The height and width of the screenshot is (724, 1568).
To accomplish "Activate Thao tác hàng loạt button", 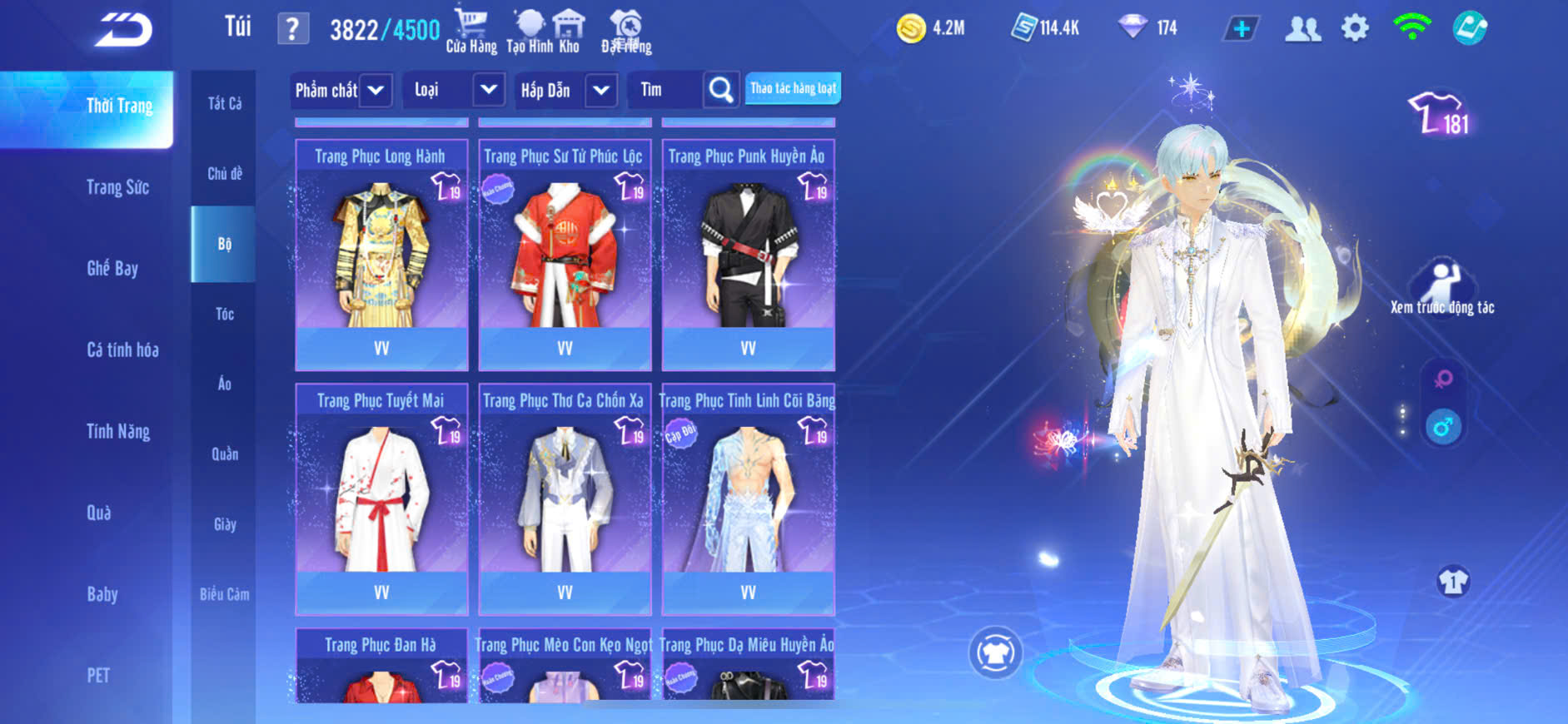I will (x=793, y=88).
